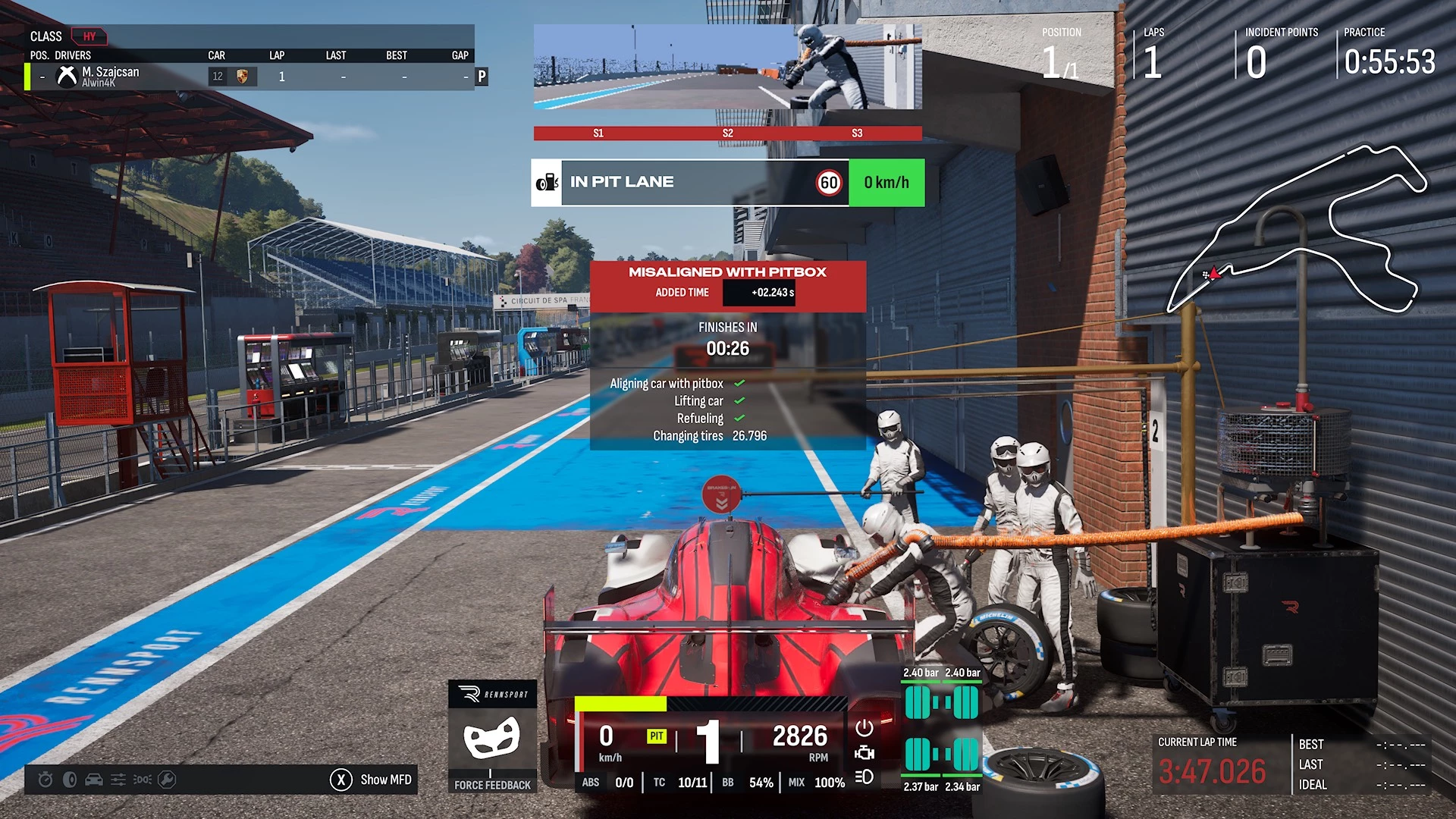Open the wrench repair icon in MFD bar
Screen dimensions: 1456x819
[x=167, y=780]
